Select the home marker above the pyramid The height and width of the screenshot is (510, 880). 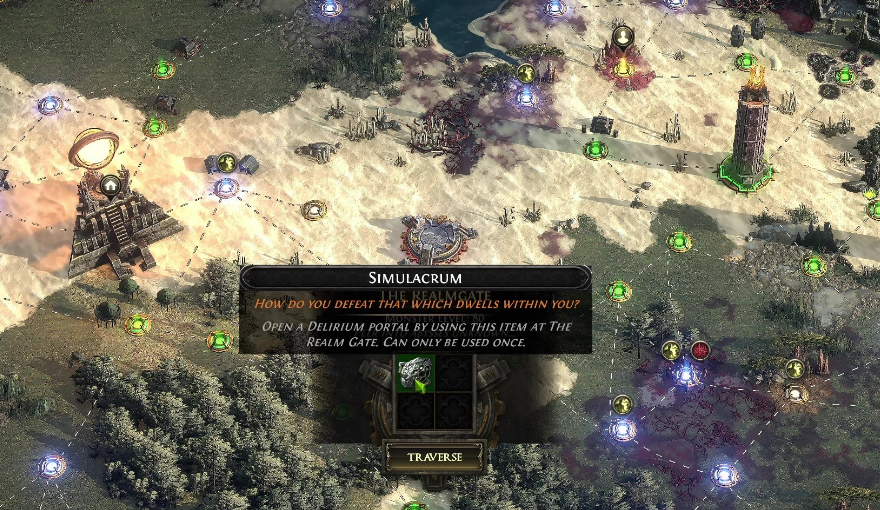[110, 185]
